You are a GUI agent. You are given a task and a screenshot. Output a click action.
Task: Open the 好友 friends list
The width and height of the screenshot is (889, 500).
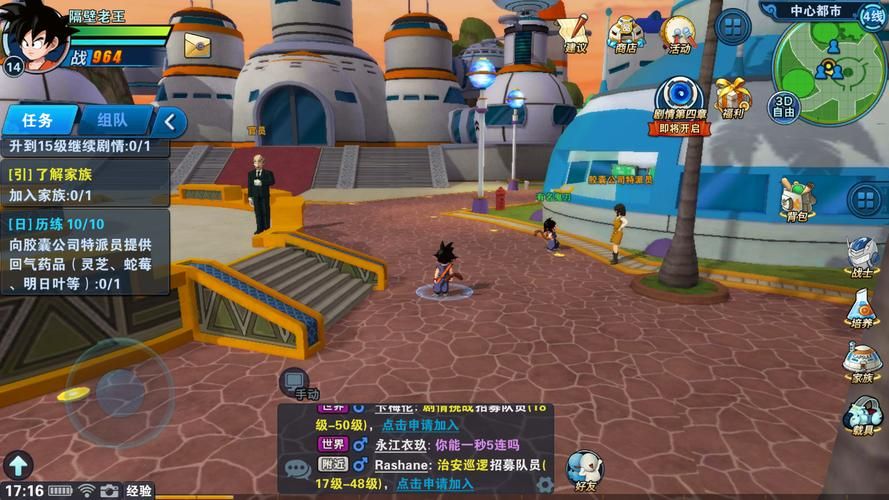585,470
